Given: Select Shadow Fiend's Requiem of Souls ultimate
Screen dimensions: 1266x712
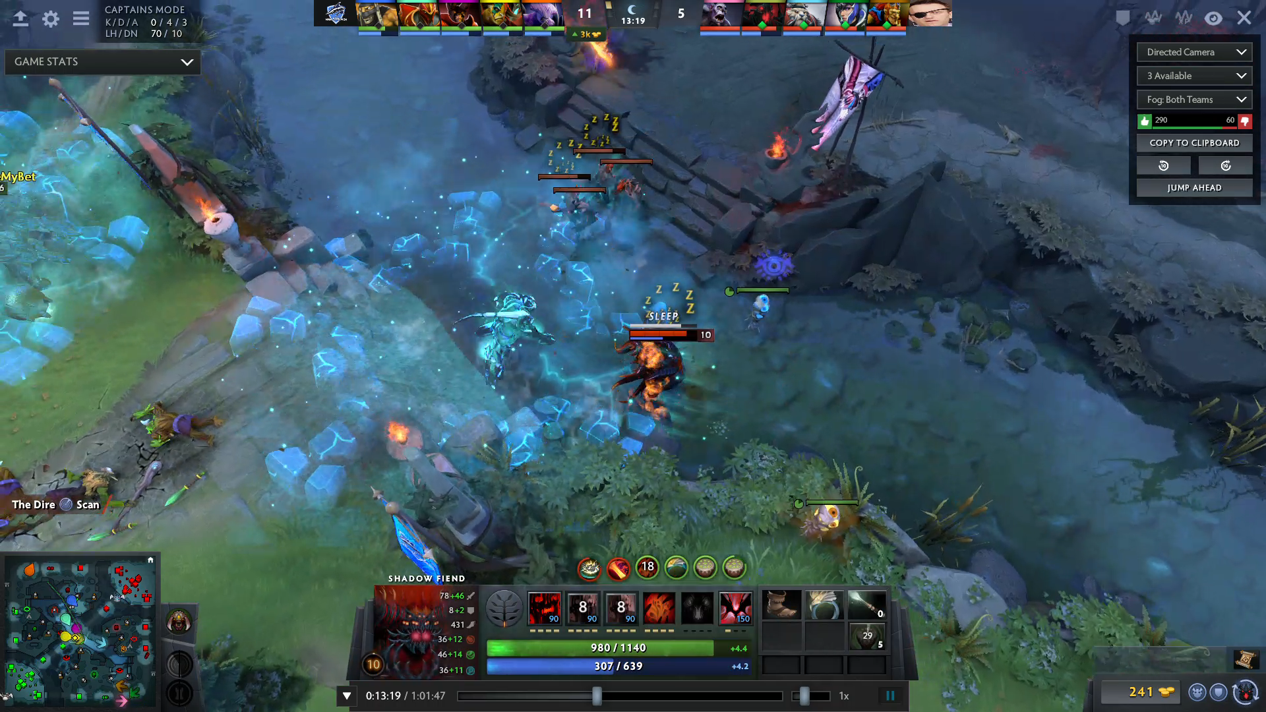Looking at the screenshot, I should (x=735, y=608).
